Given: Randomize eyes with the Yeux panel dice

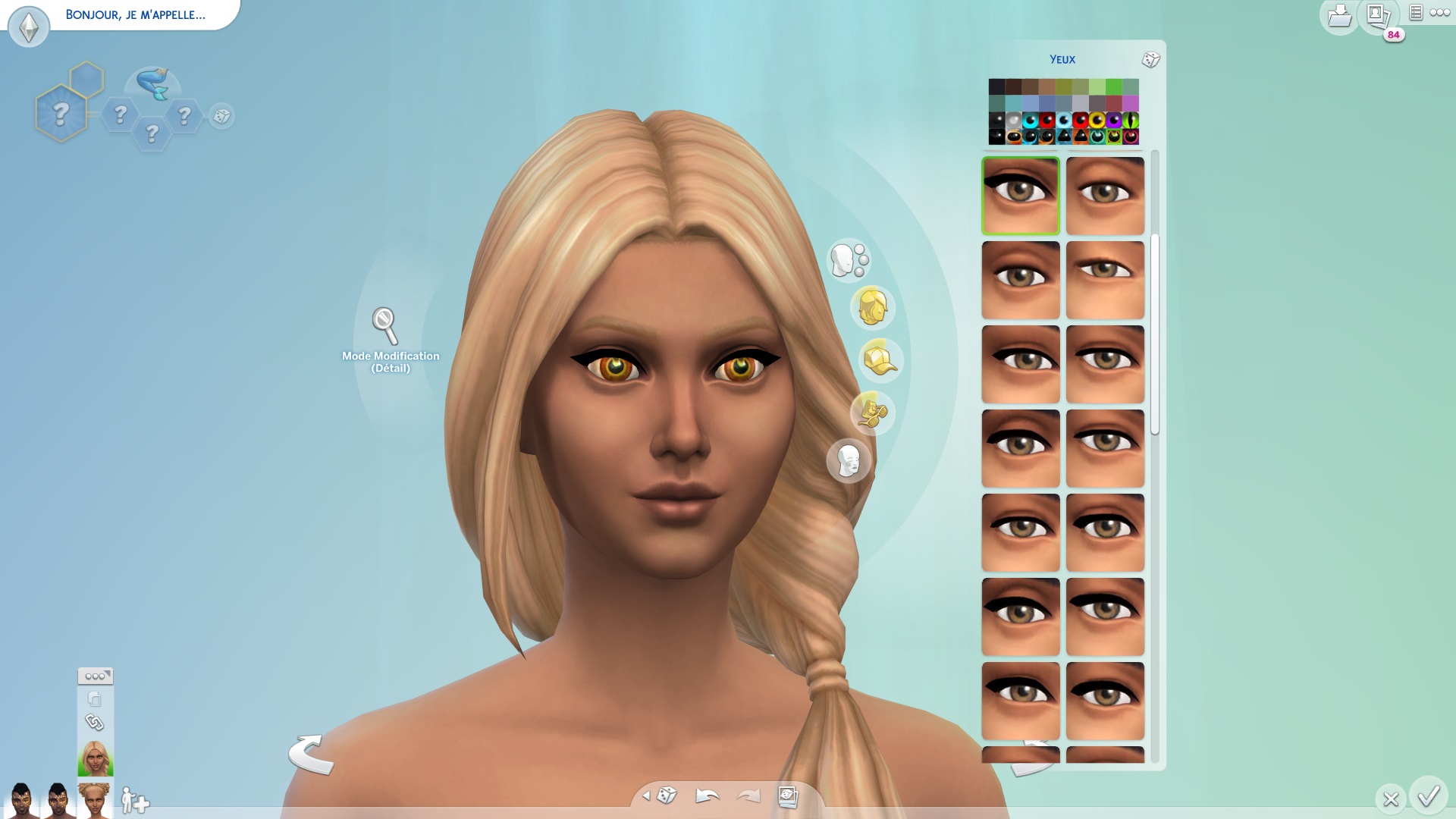Looking at the screenshot, I should click(x=1150, y=60).
